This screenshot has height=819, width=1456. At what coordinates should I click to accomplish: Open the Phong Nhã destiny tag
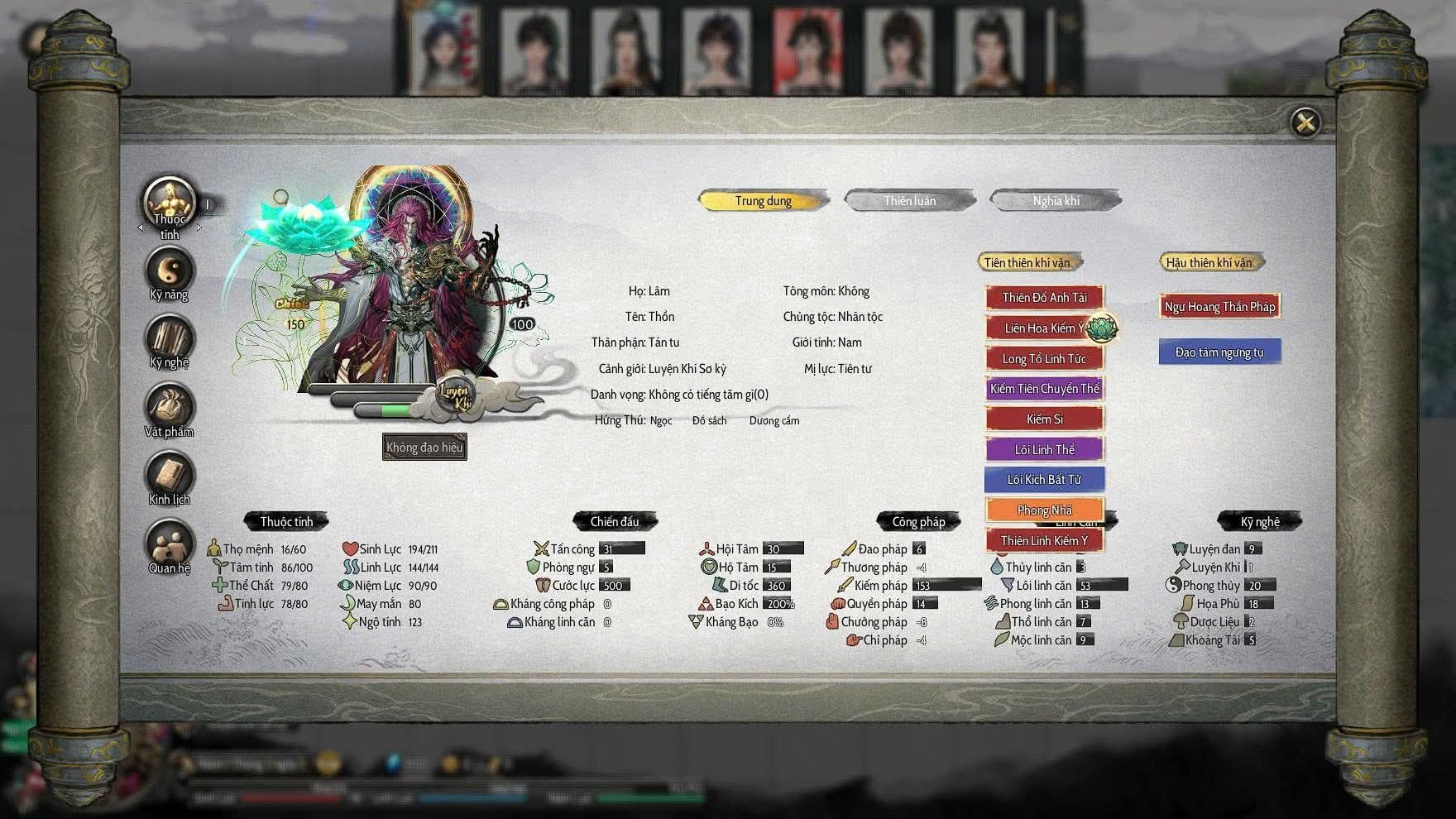[1044, 510]
